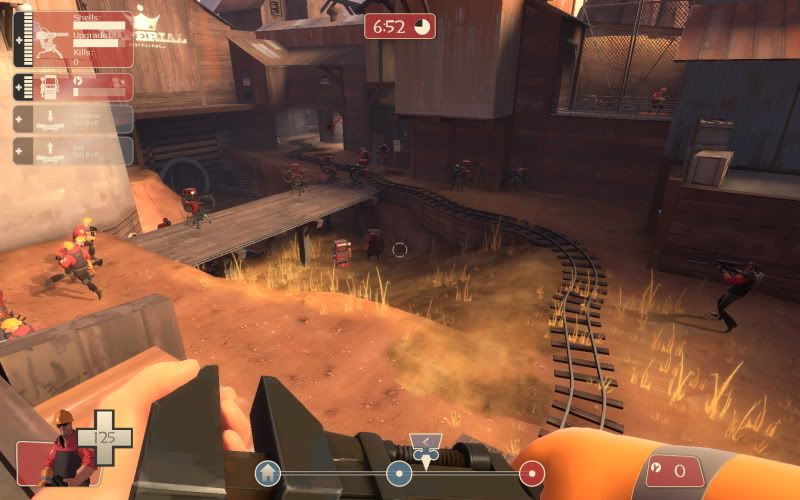This screenshot has width=800, height=500.
Task: Select the red final checkpoint marker
Action: pyautogui.click(x=532, y=472)
